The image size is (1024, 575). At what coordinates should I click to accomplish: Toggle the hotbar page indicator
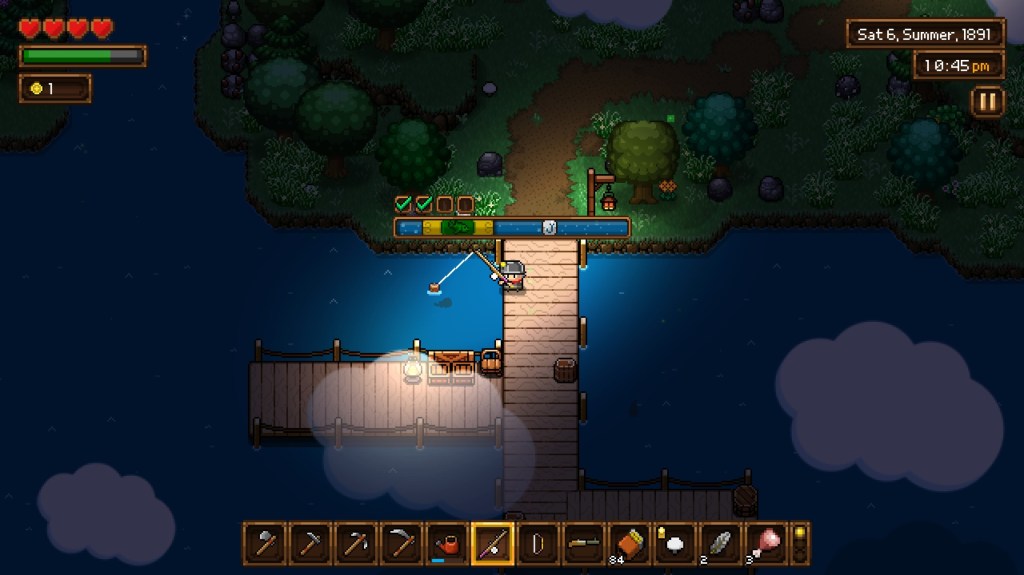(799, 543)
